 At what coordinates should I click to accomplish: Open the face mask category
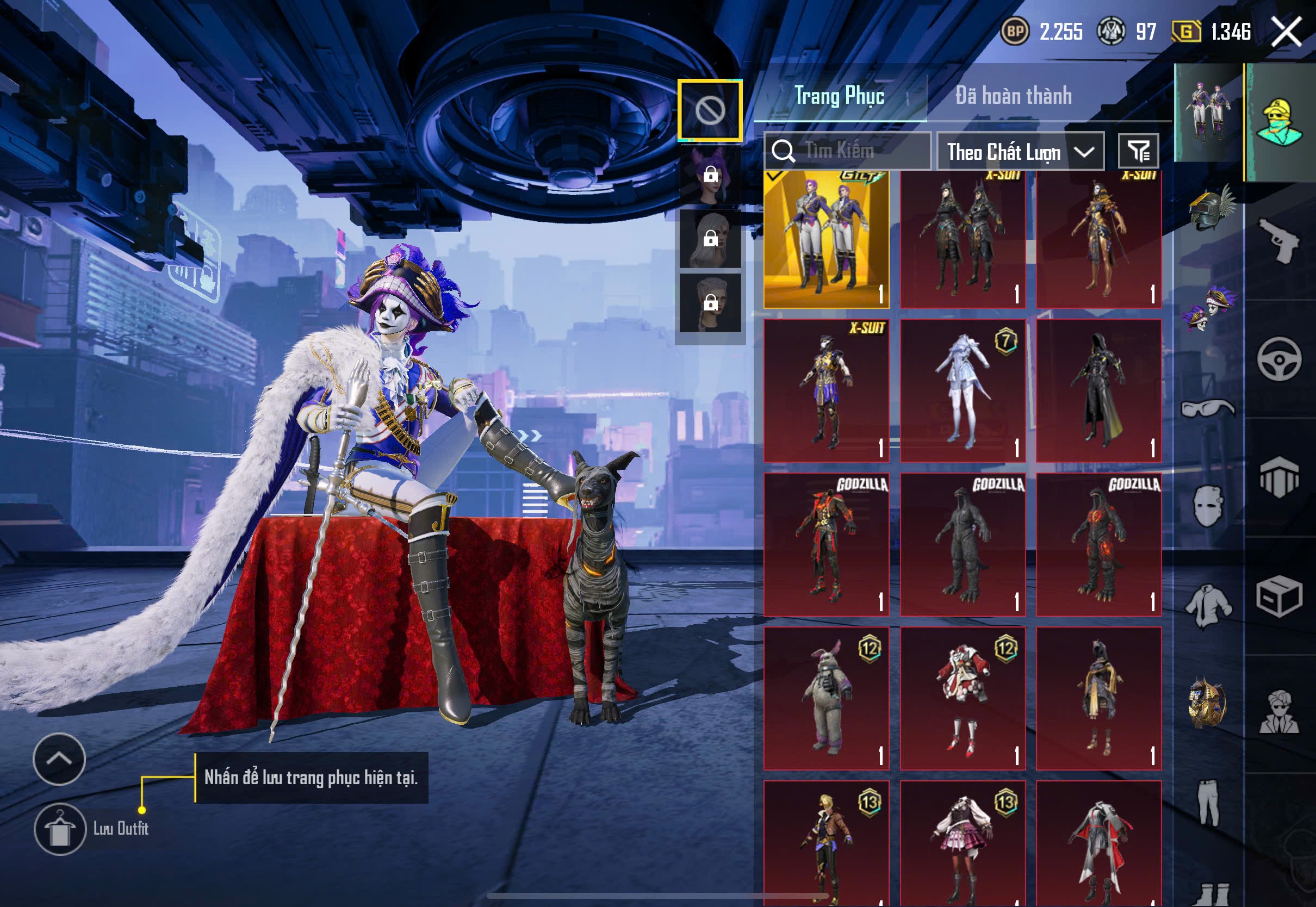1207,506
